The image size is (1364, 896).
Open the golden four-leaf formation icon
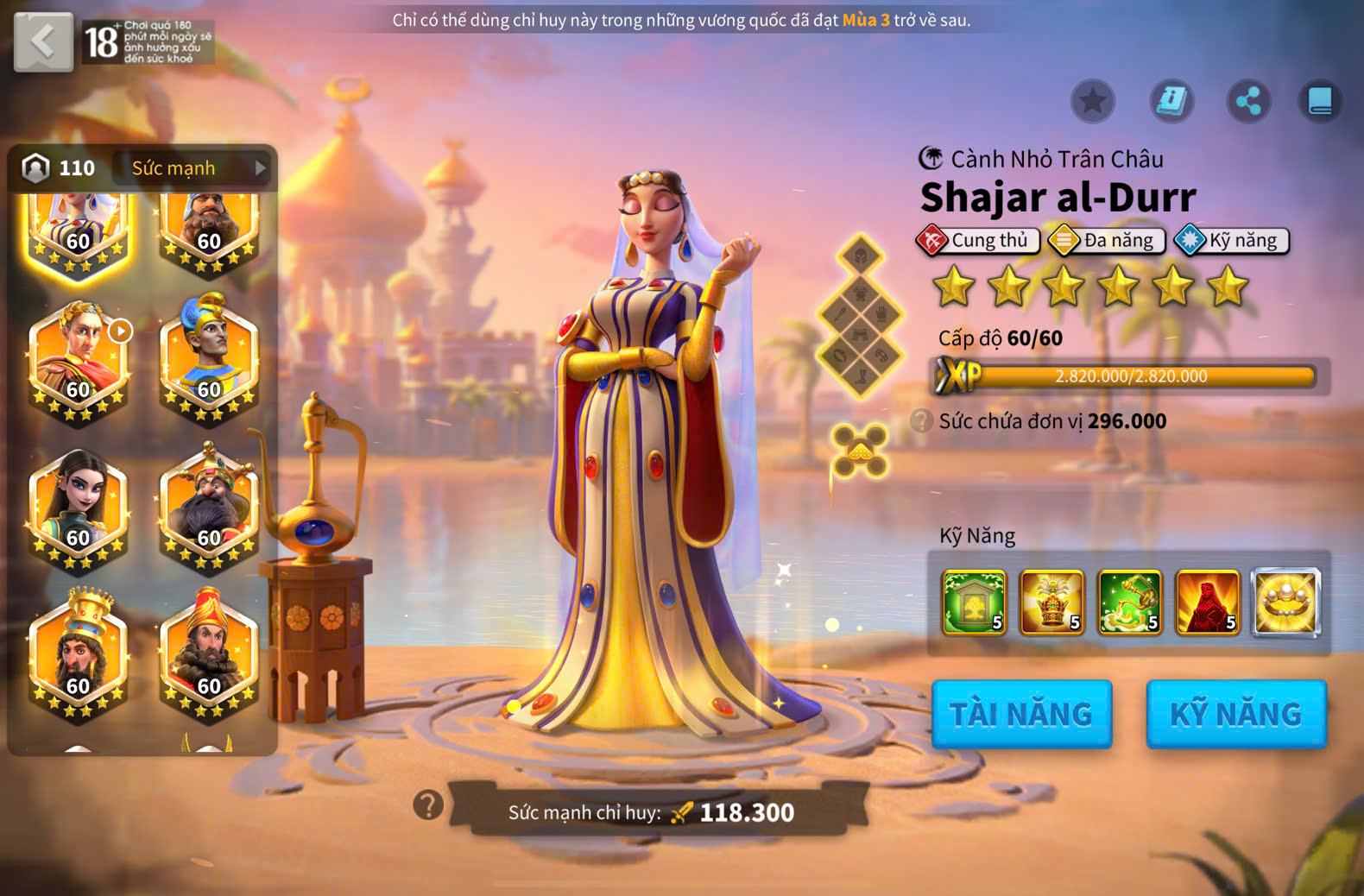point(859,450)
